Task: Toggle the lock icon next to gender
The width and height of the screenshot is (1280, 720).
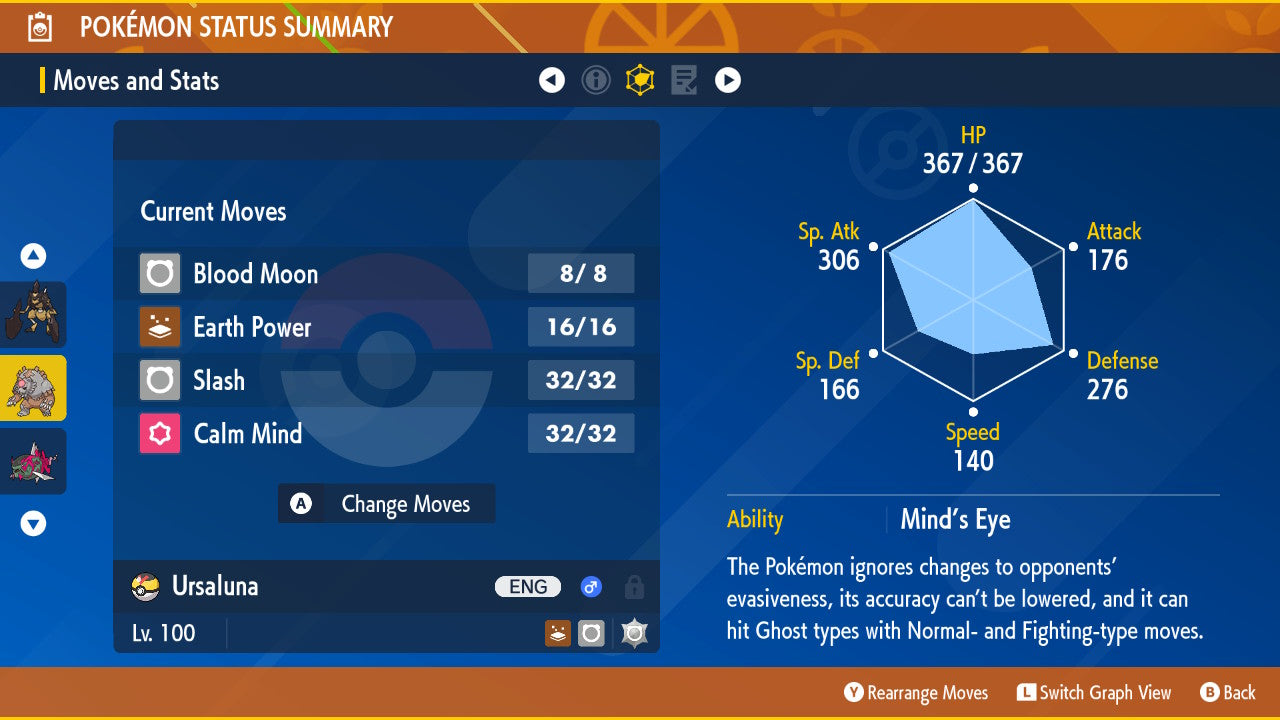Action: coord(633,587)
